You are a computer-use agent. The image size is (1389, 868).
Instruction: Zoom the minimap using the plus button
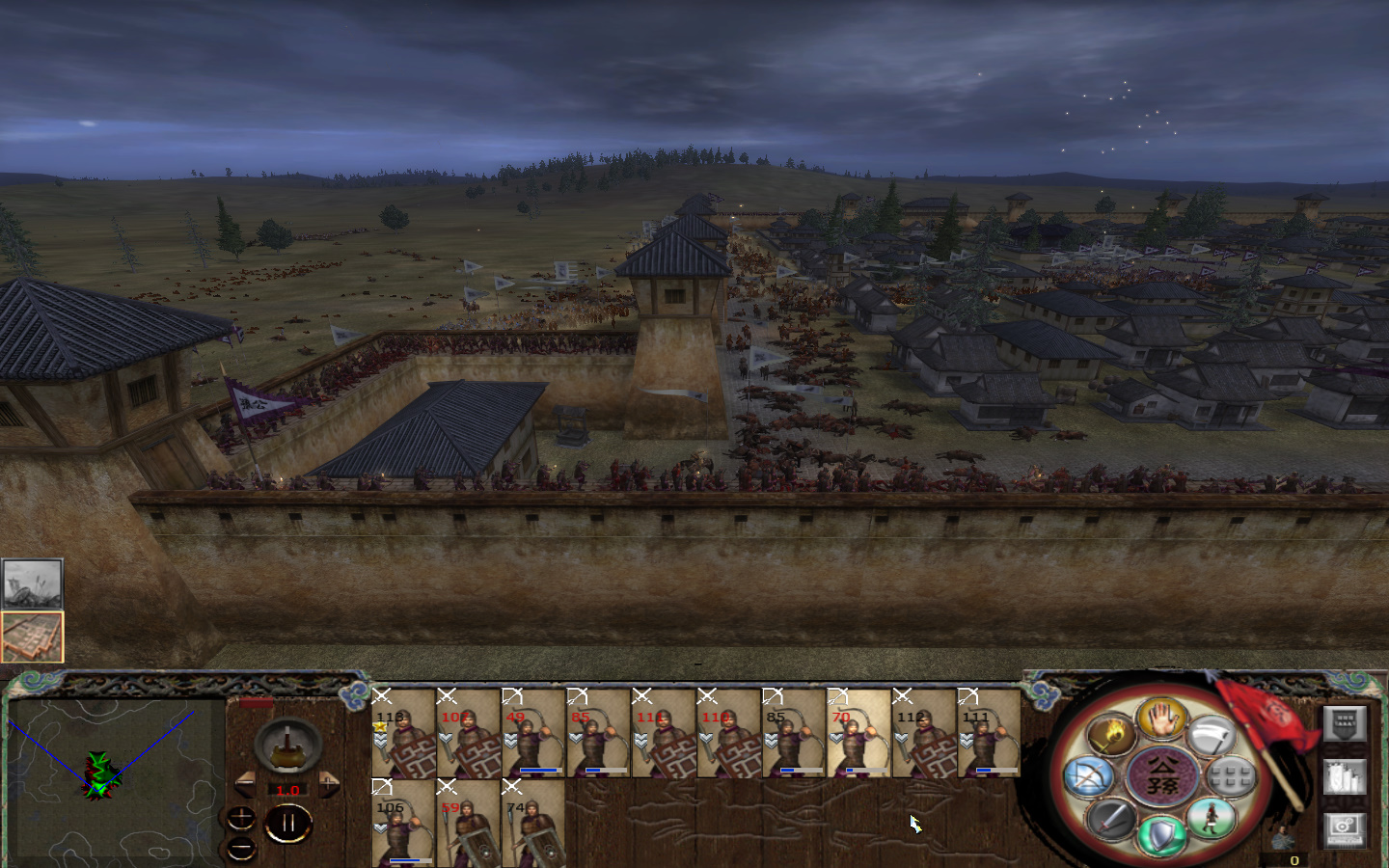click(x=241, y=818)
